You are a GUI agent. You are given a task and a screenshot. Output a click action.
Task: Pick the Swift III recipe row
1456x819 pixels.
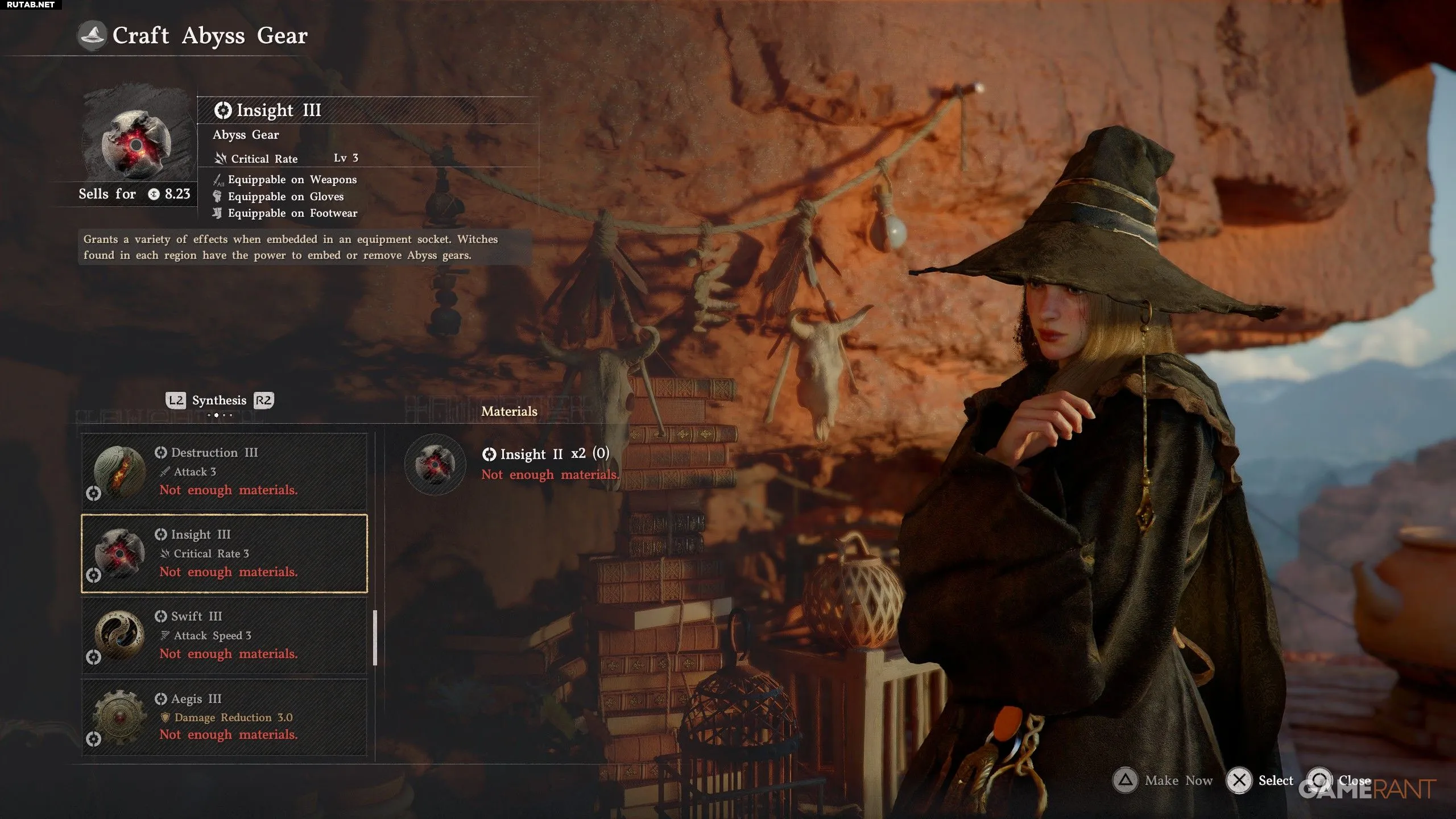pos(224,635)
